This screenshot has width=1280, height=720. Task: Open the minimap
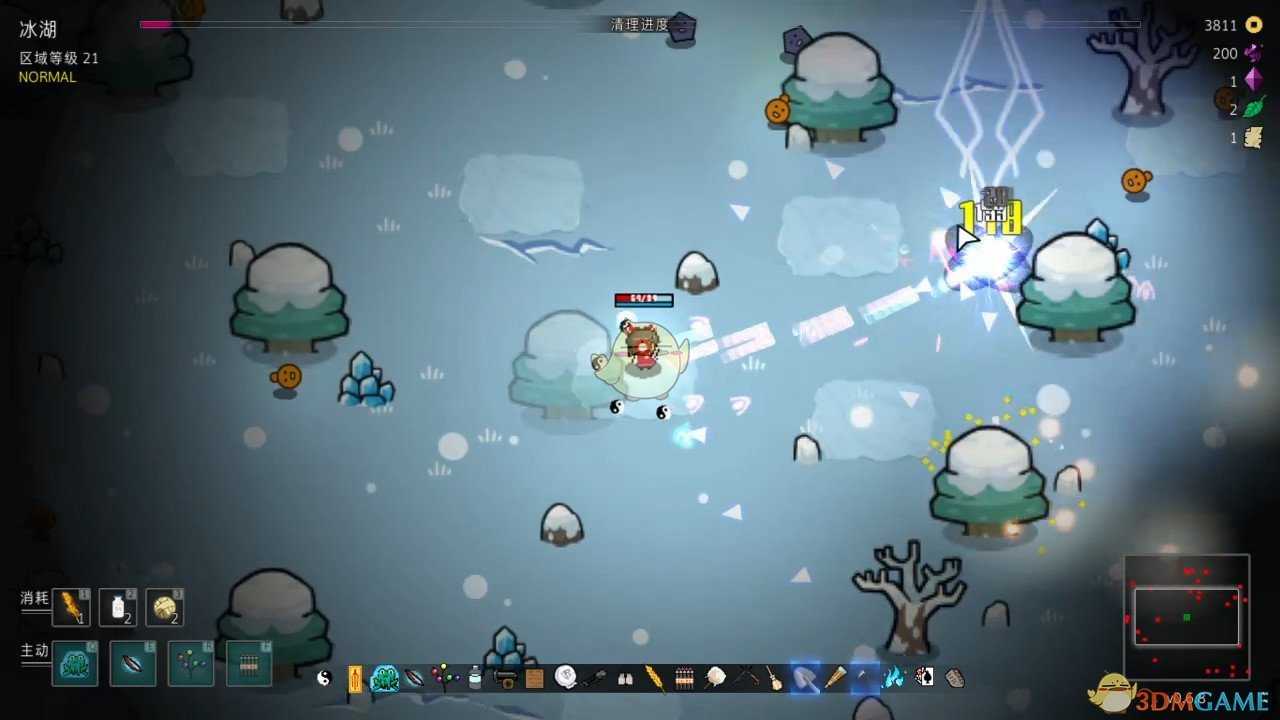click(x=1186, y=616)
